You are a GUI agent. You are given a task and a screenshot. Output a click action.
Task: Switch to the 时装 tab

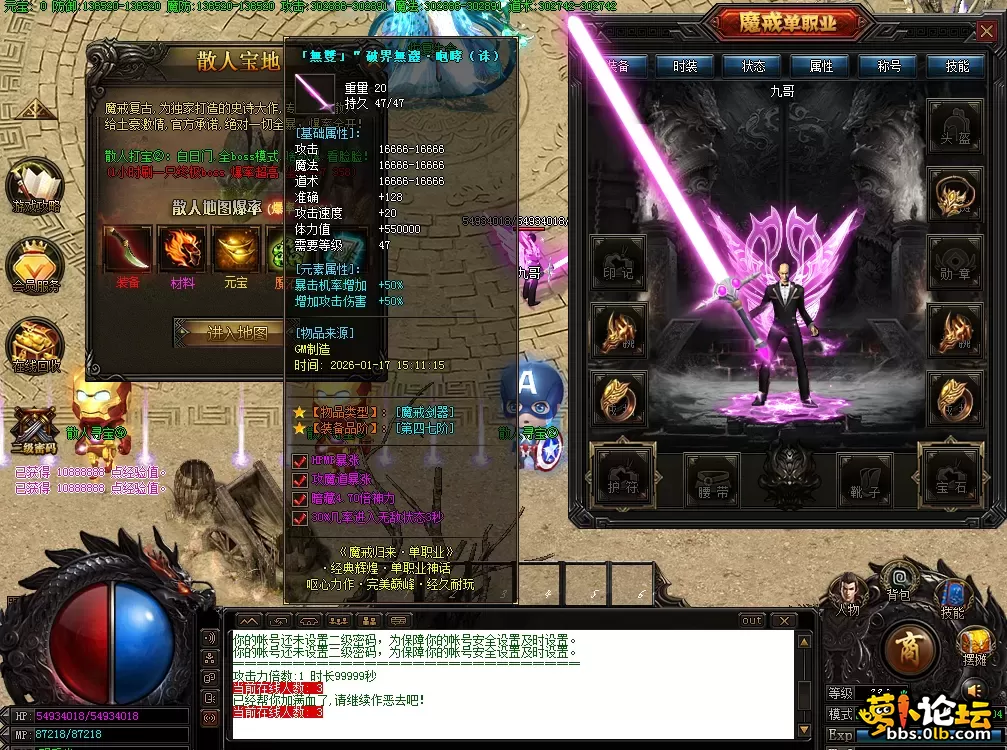[684, 66]
